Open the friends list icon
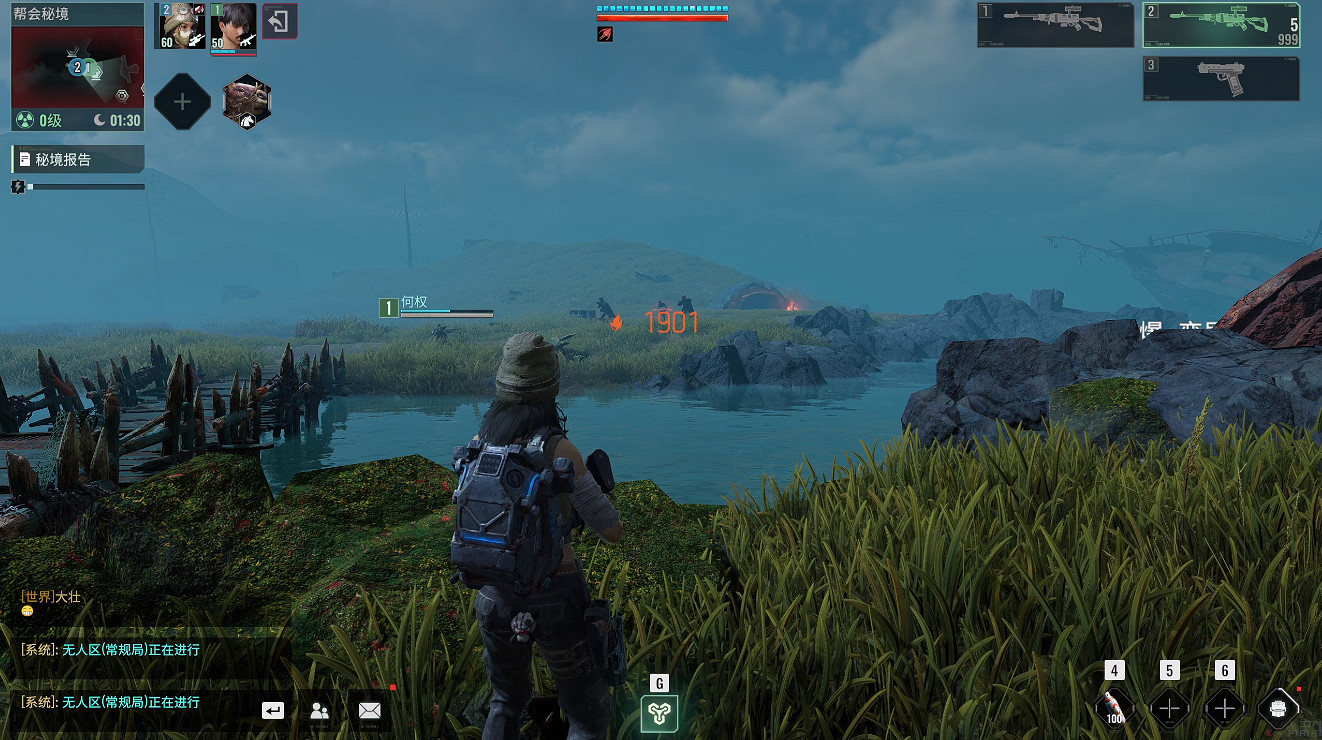 (320, 710)
